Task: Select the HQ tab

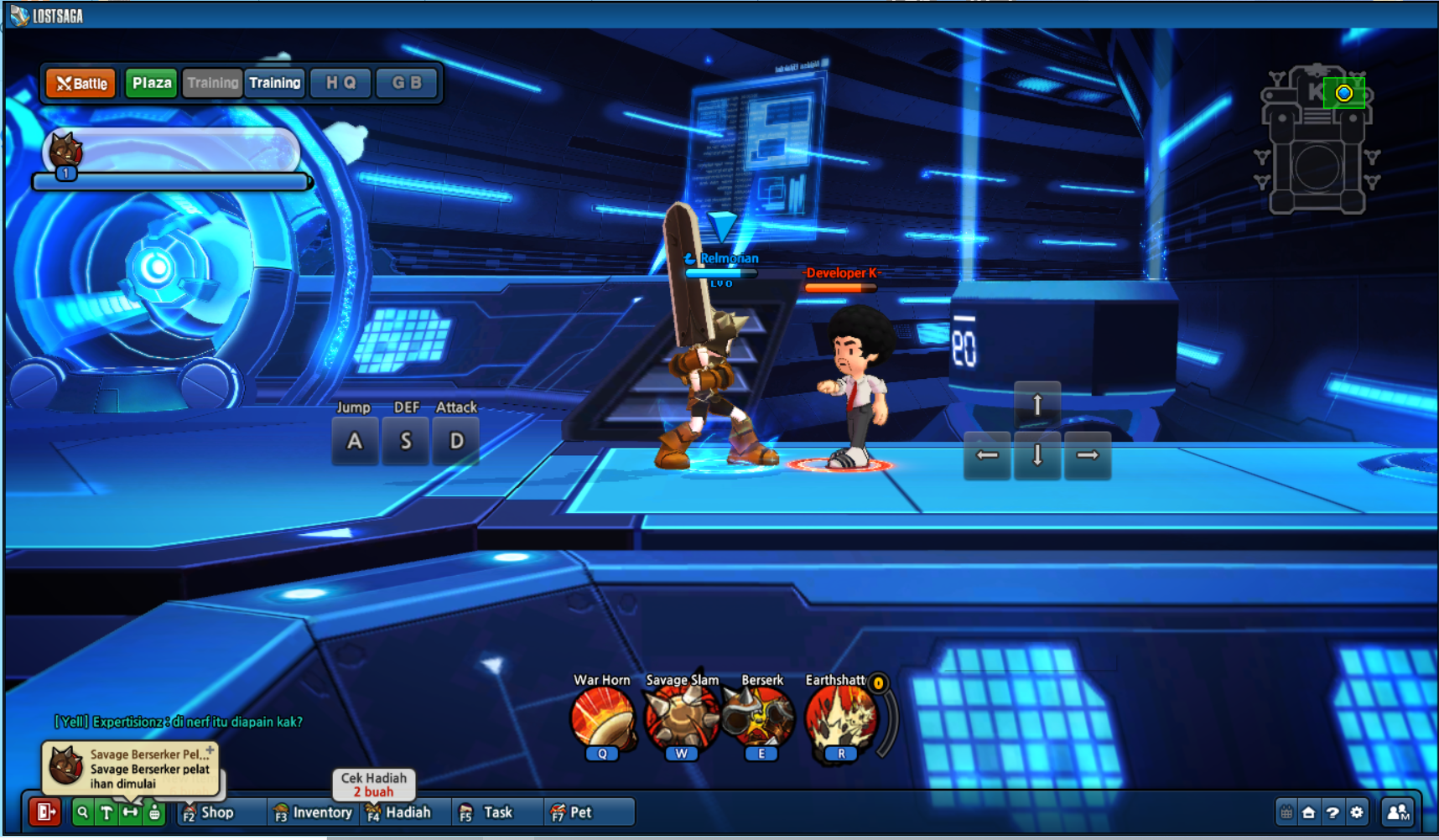Action: point(340,83)
